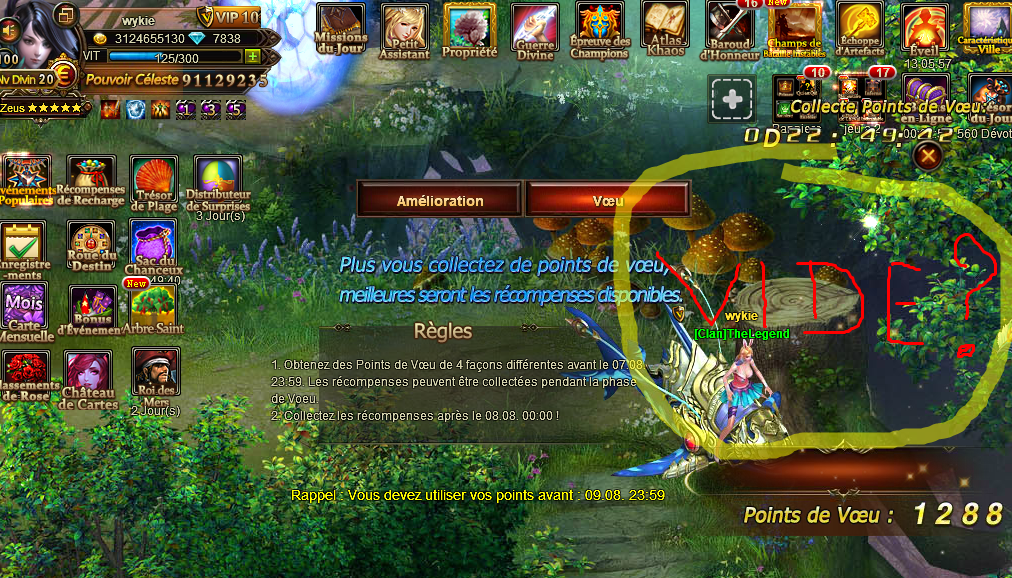
Task: Open the Sac du Chanceux
Action: click(x=154, y=245)
